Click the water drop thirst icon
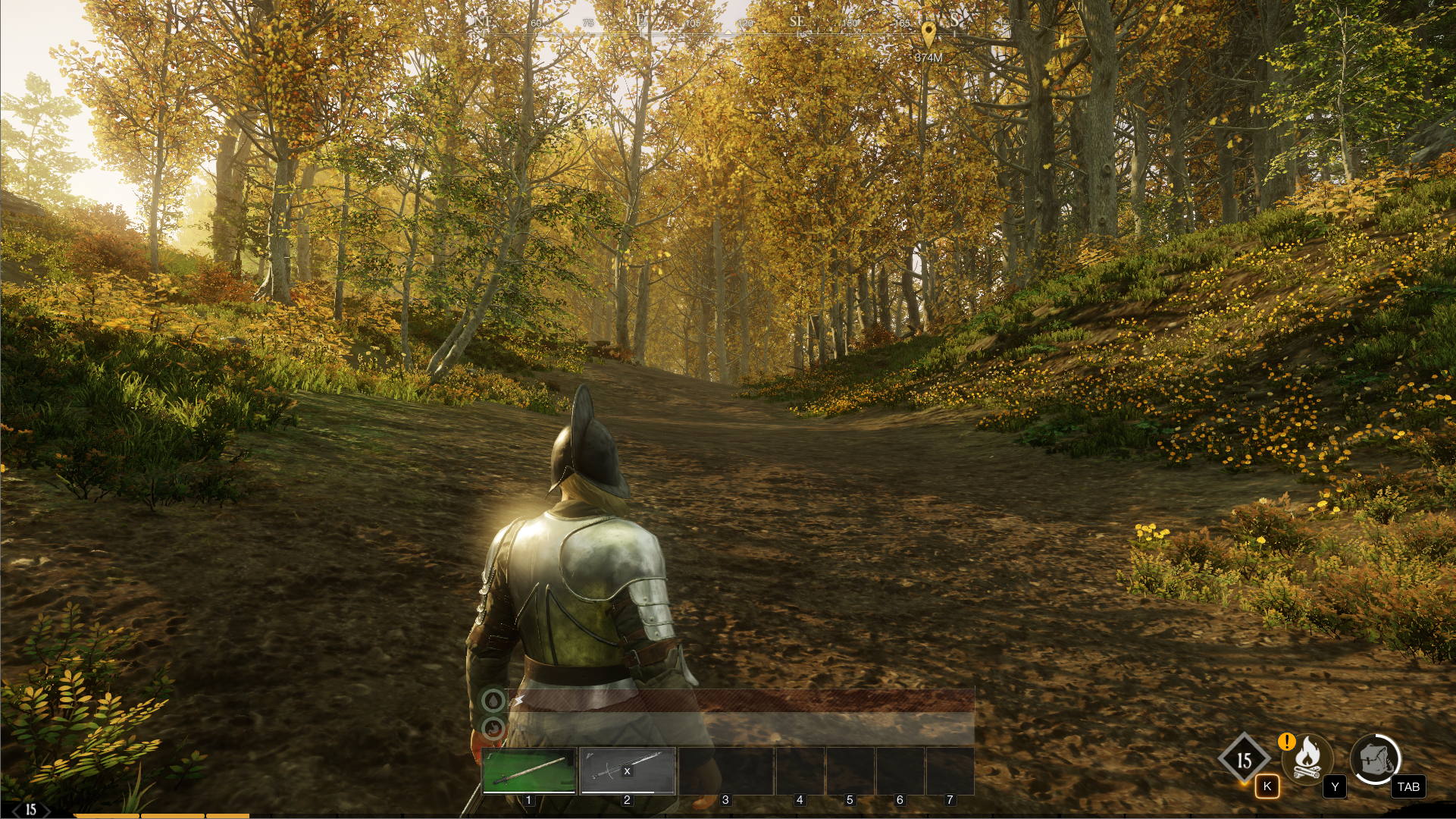1456x819 pixels. click(x=493, y=701)
